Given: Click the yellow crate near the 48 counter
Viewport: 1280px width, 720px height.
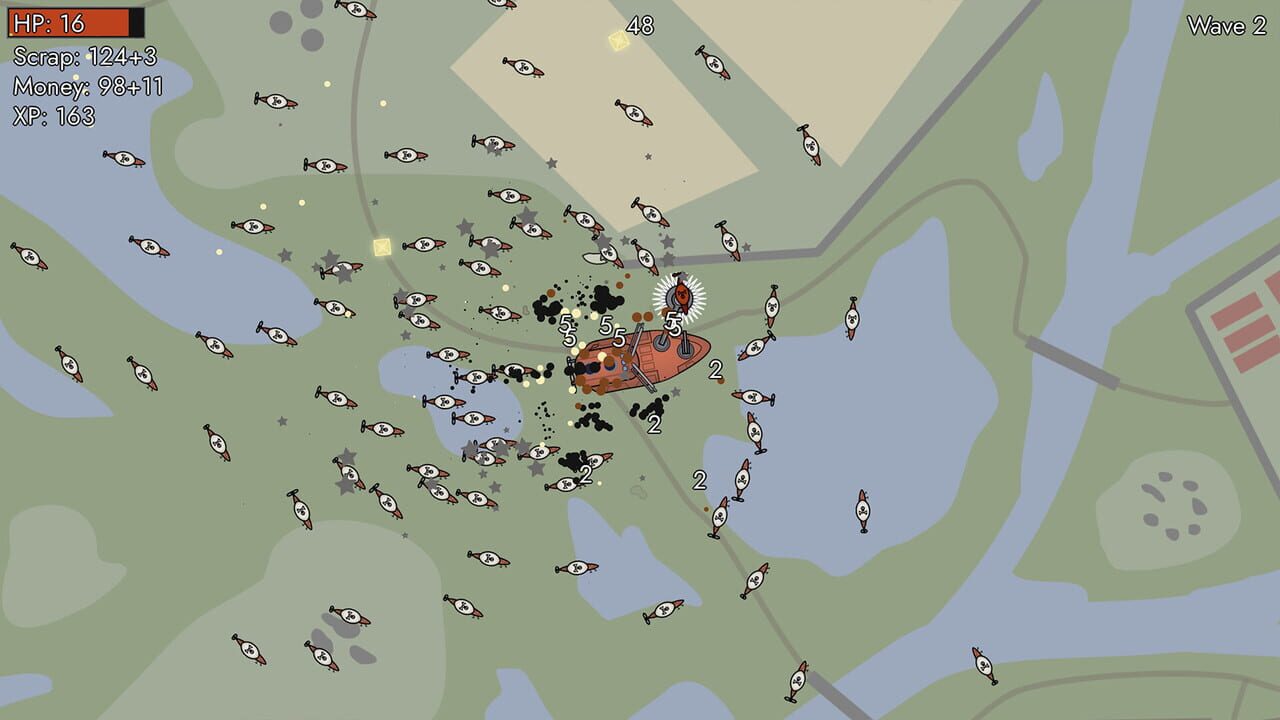Looking at the screenshot, I should pyautogui.click(x=619, y=39).
